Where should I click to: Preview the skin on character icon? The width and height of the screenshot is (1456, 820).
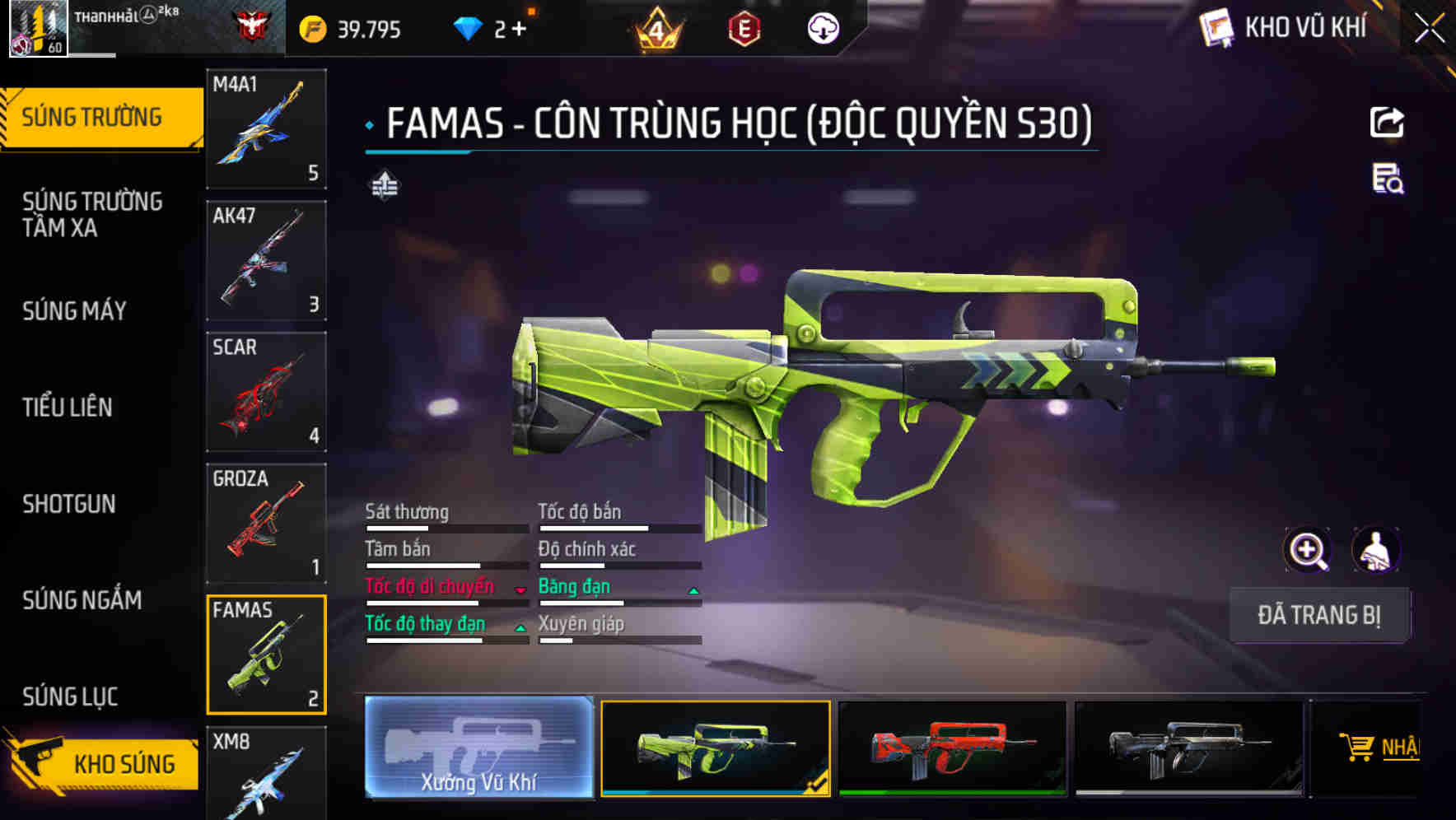coord(1376,550)
